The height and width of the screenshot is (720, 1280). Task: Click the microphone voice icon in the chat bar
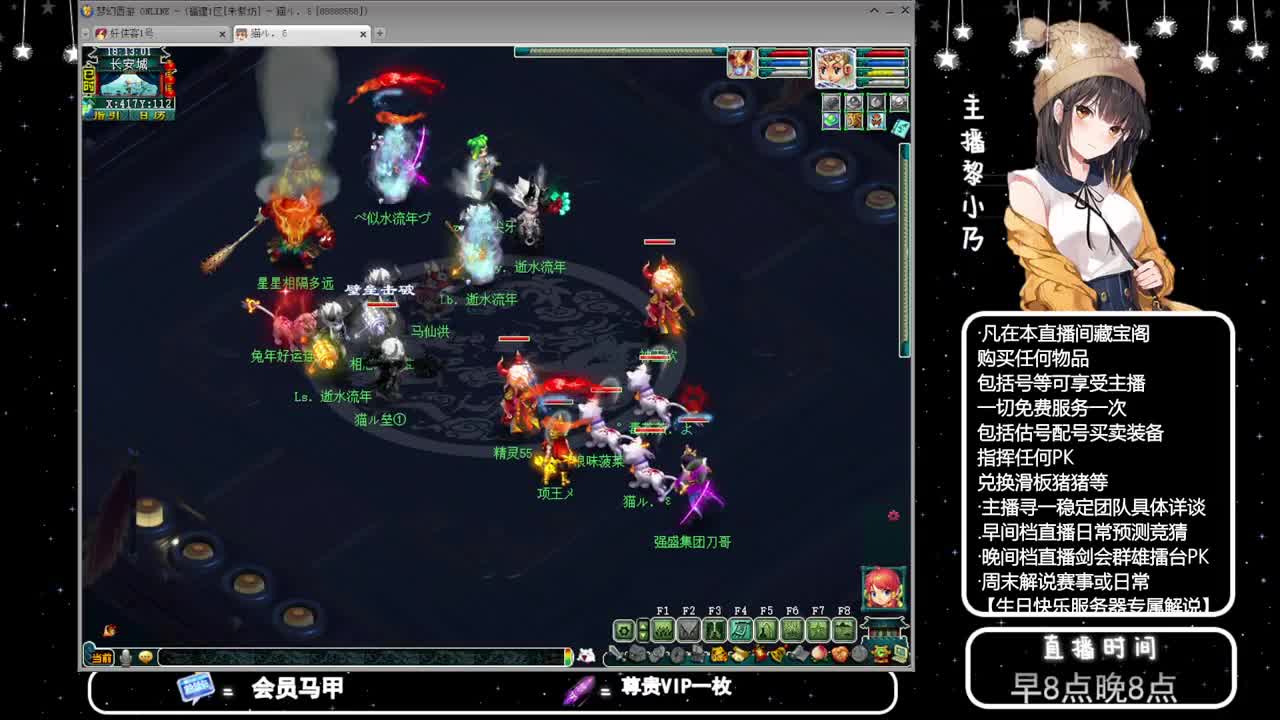click(124, 655)
